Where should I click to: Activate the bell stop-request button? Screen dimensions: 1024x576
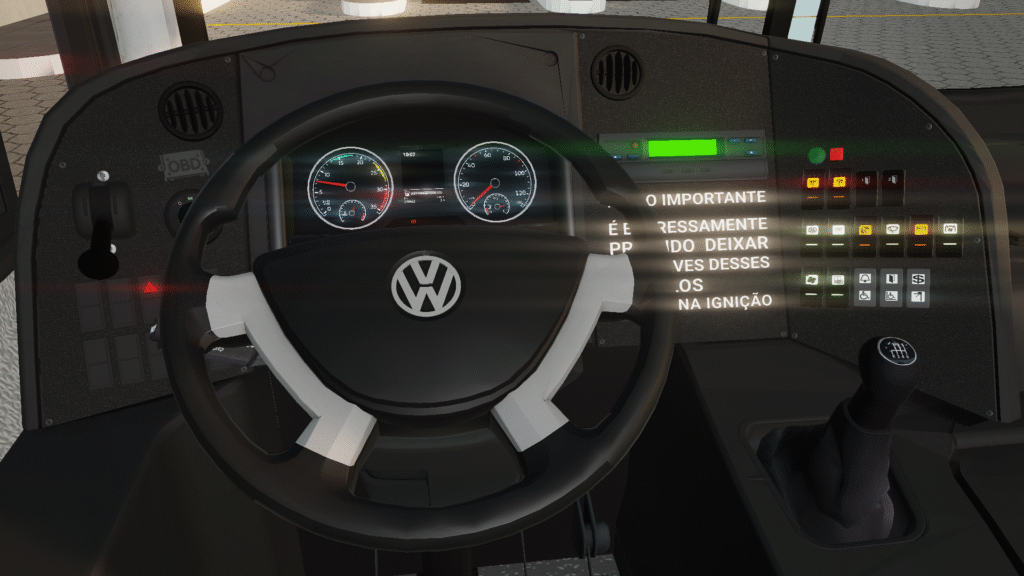click(865, 278)
